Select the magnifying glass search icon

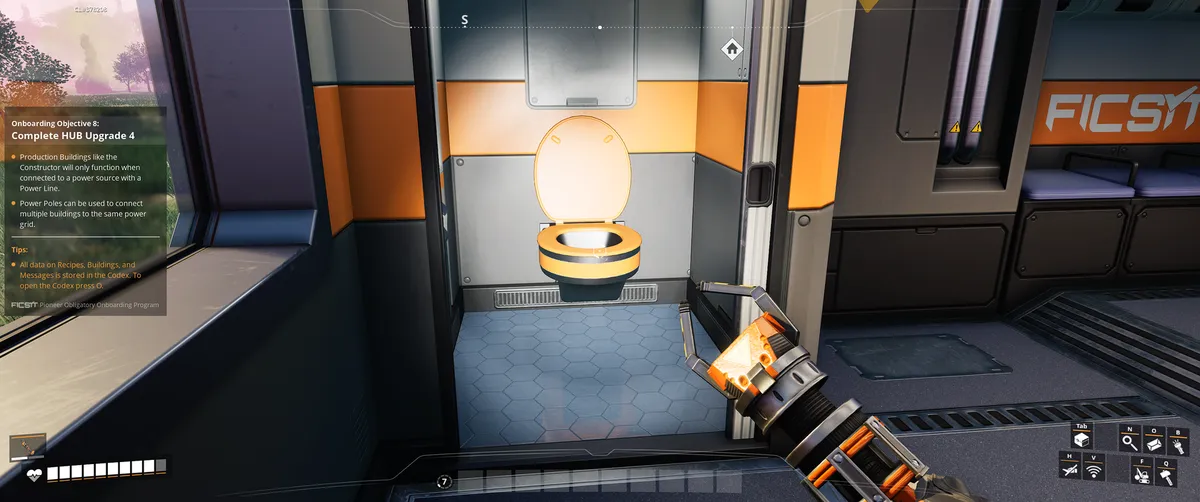click(1130, 441)
